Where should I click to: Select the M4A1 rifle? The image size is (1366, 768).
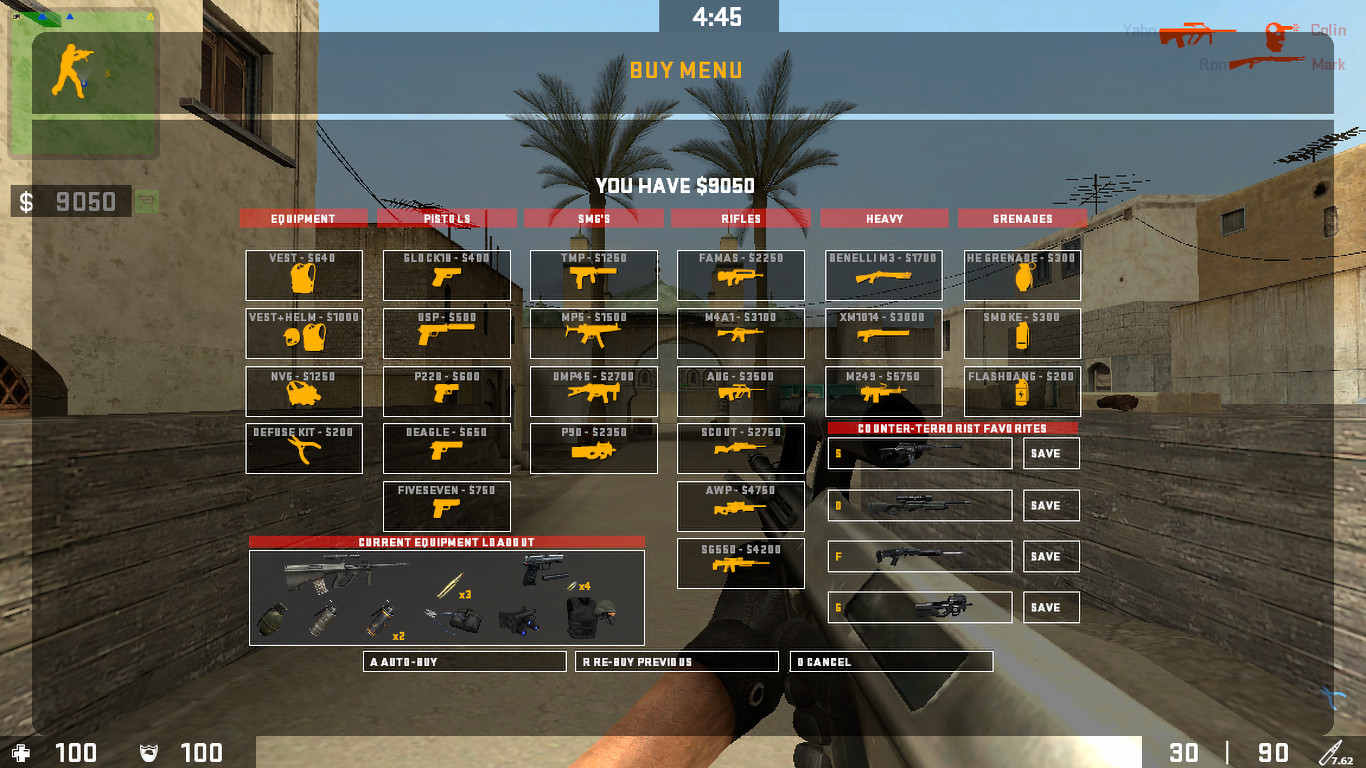pyautogui.click(x=740, y=333)
